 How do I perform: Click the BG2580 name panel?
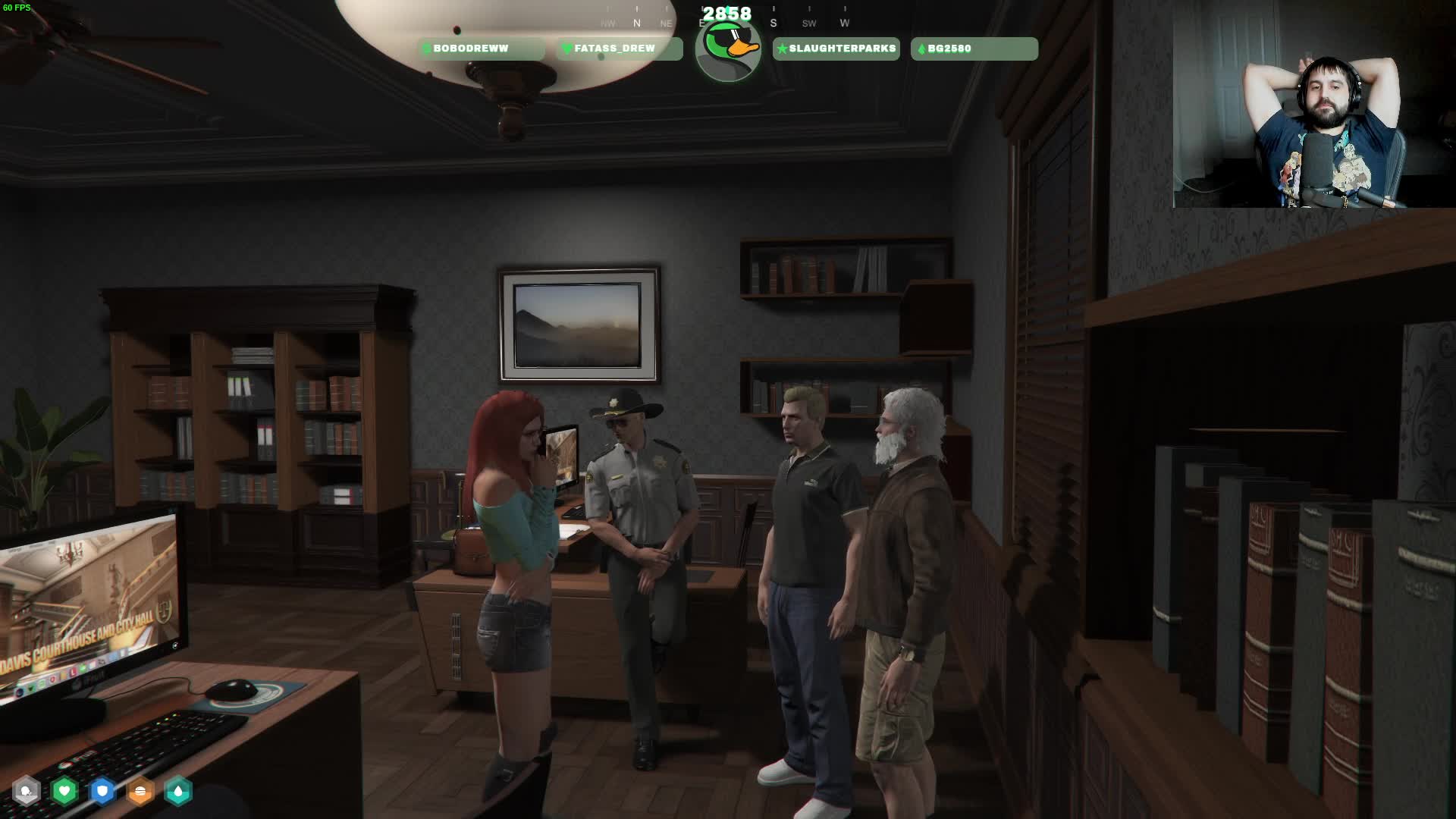tap(974, 49)
